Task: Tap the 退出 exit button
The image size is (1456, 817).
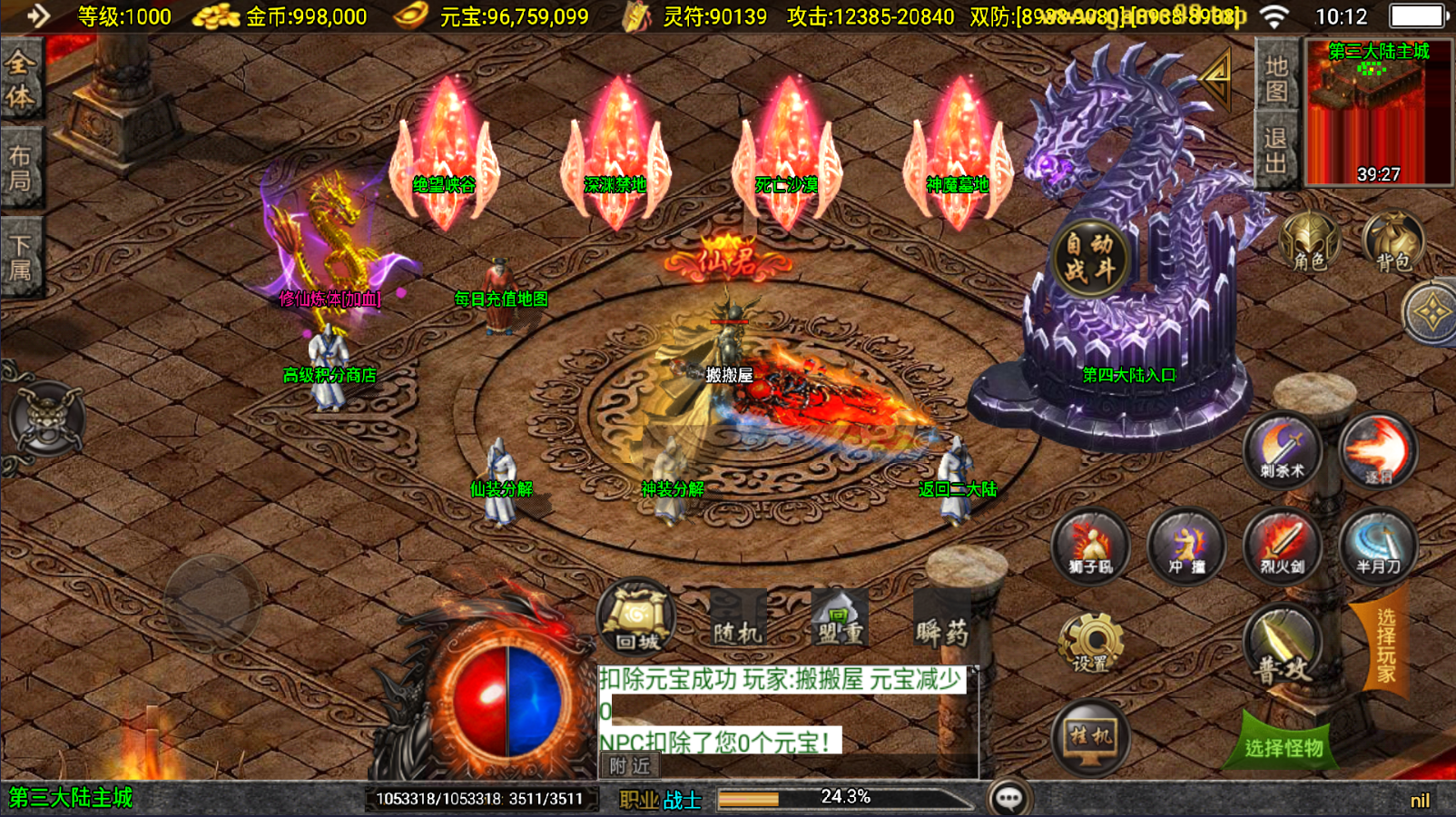Action: [1276, 151]
